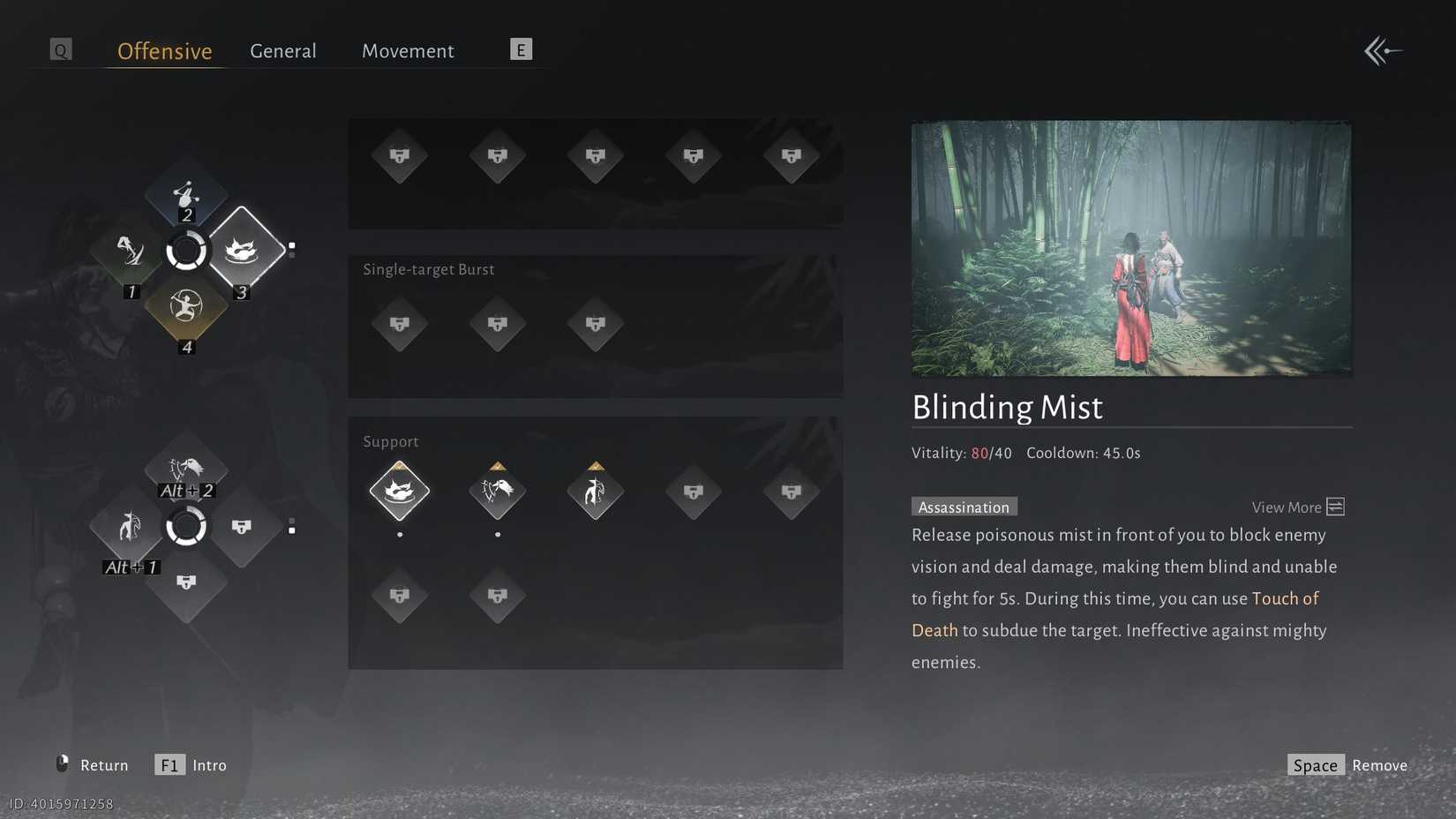Click the Touch of Death link

point(1285,598)
